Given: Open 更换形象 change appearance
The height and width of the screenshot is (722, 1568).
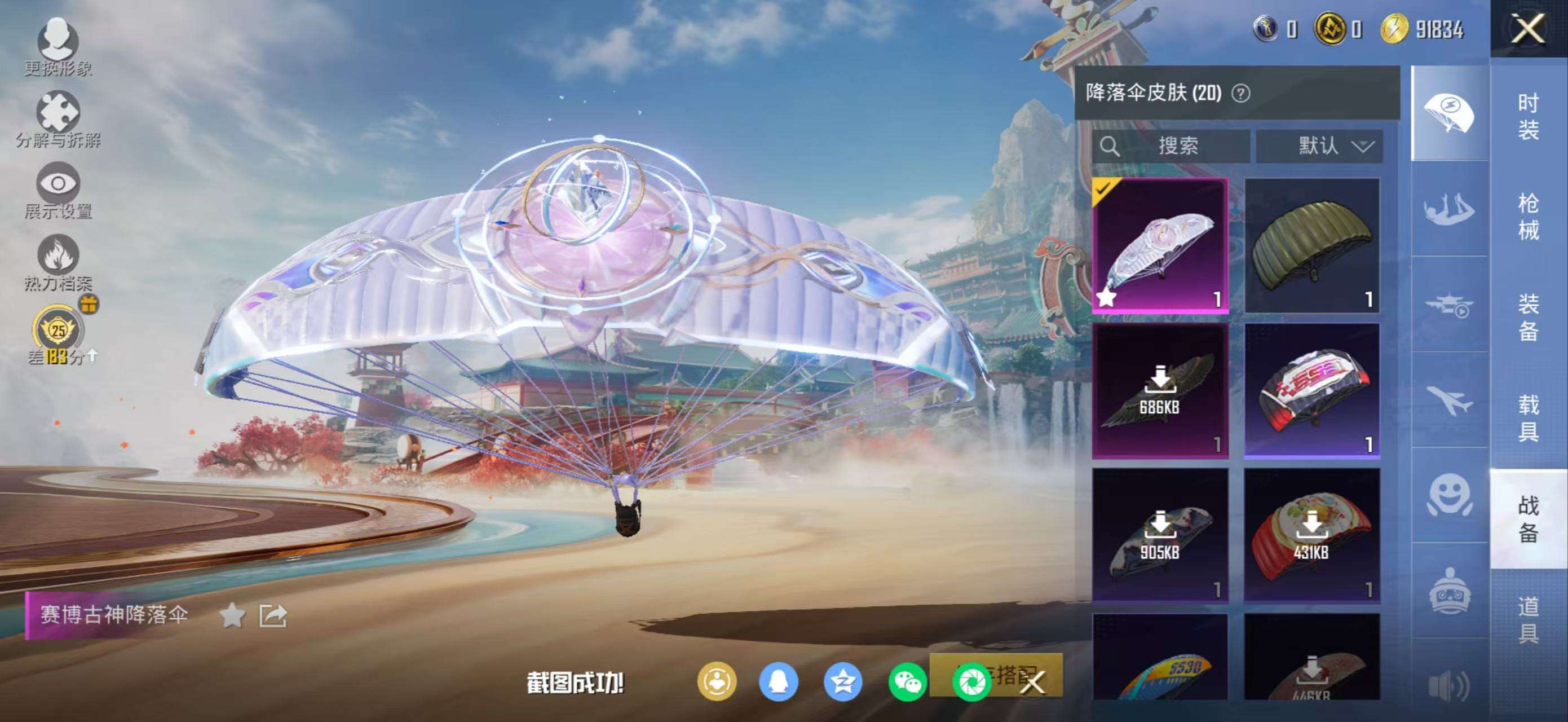Looking at the screenshot, I should (x=59, y=46).
